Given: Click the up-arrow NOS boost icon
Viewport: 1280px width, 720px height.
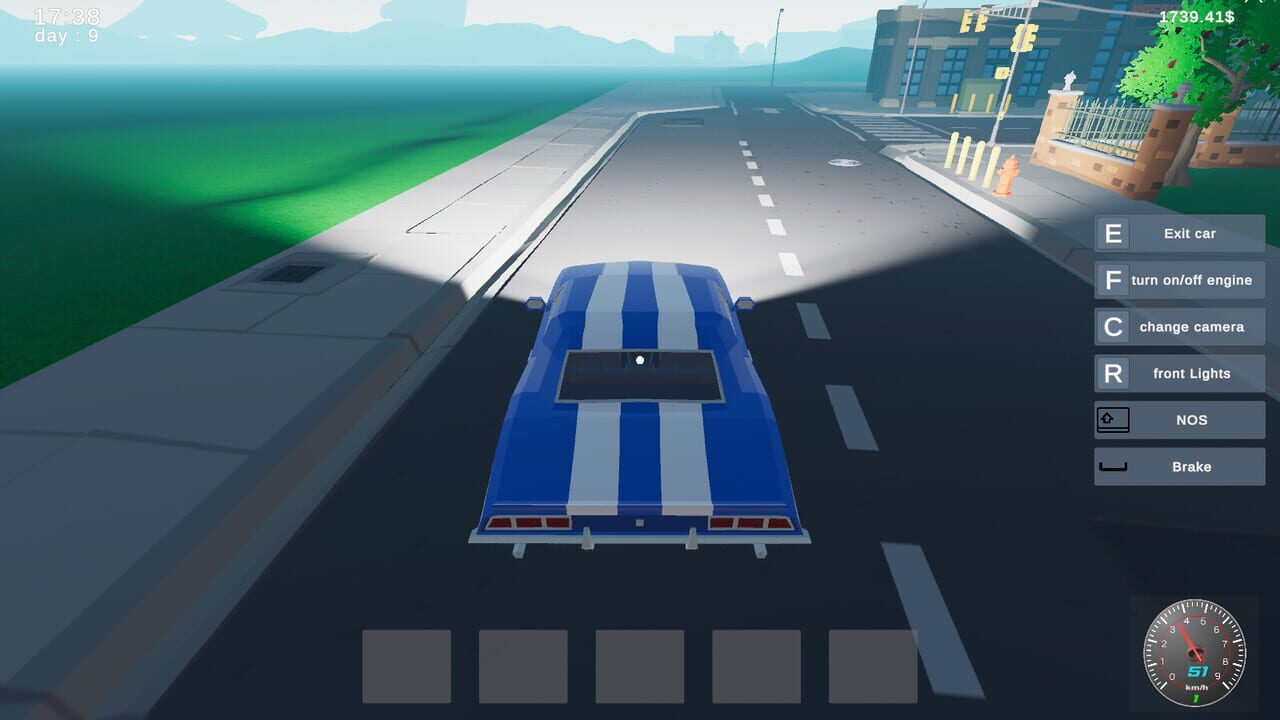Looking at the screenshot, I should tap(1113, 419).
